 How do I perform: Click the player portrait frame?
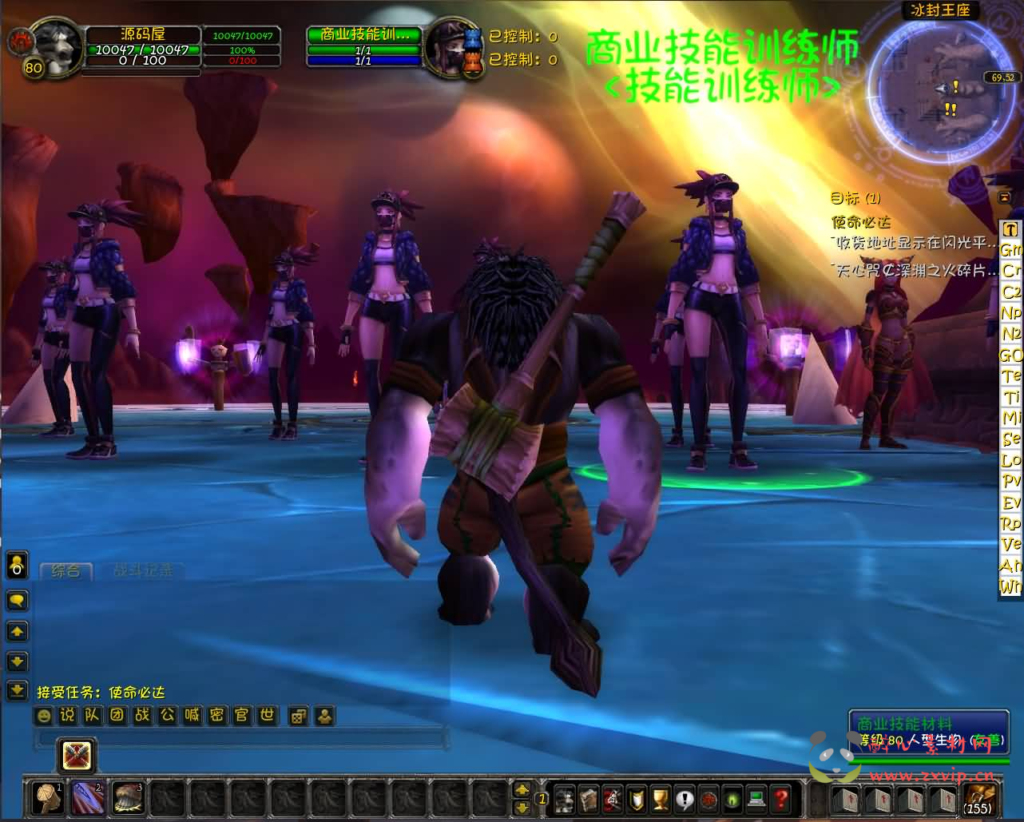pos(57,48)
